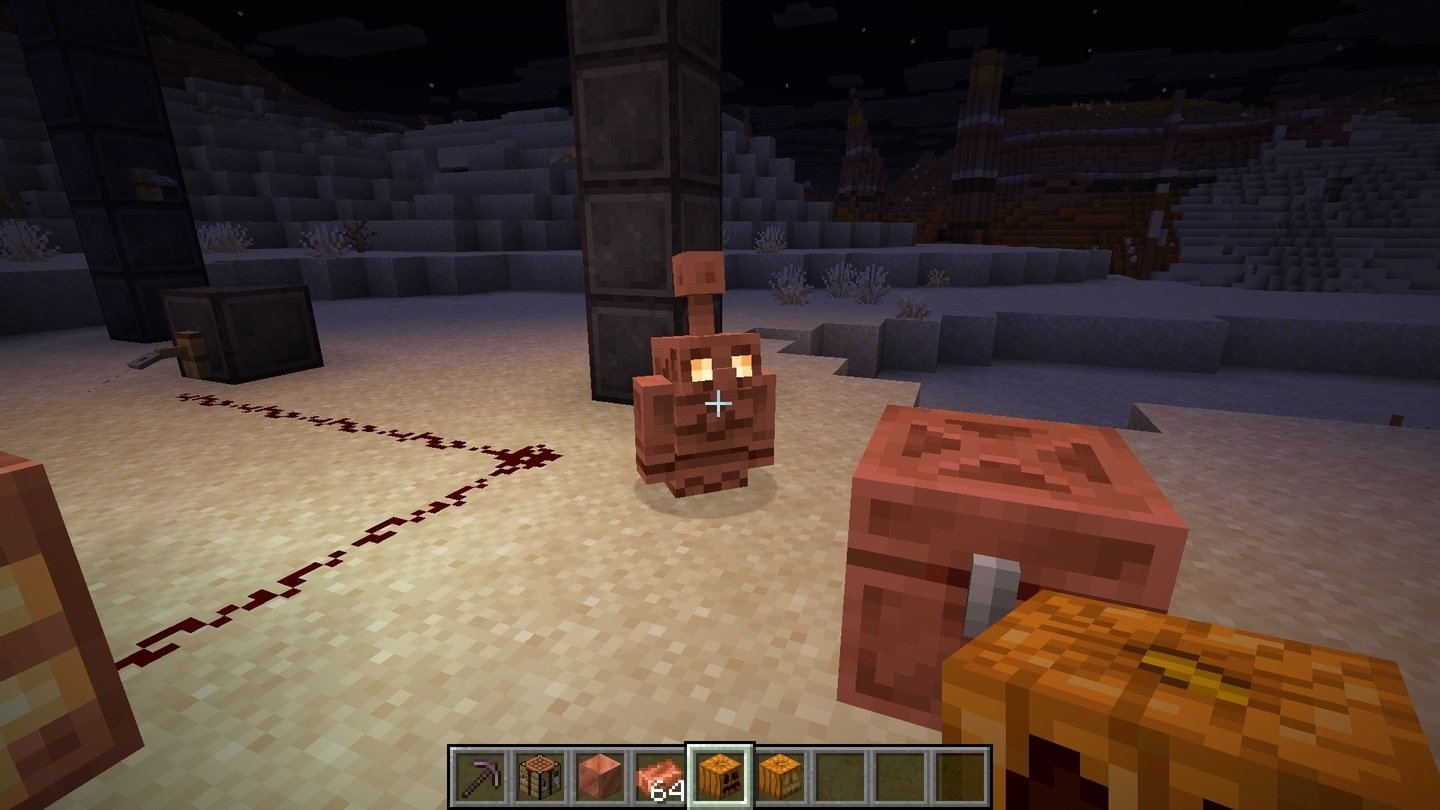Pick the stack of 64 copper ingots
This screenshot has height=810, width=1440.
click(x=658, y=776)
